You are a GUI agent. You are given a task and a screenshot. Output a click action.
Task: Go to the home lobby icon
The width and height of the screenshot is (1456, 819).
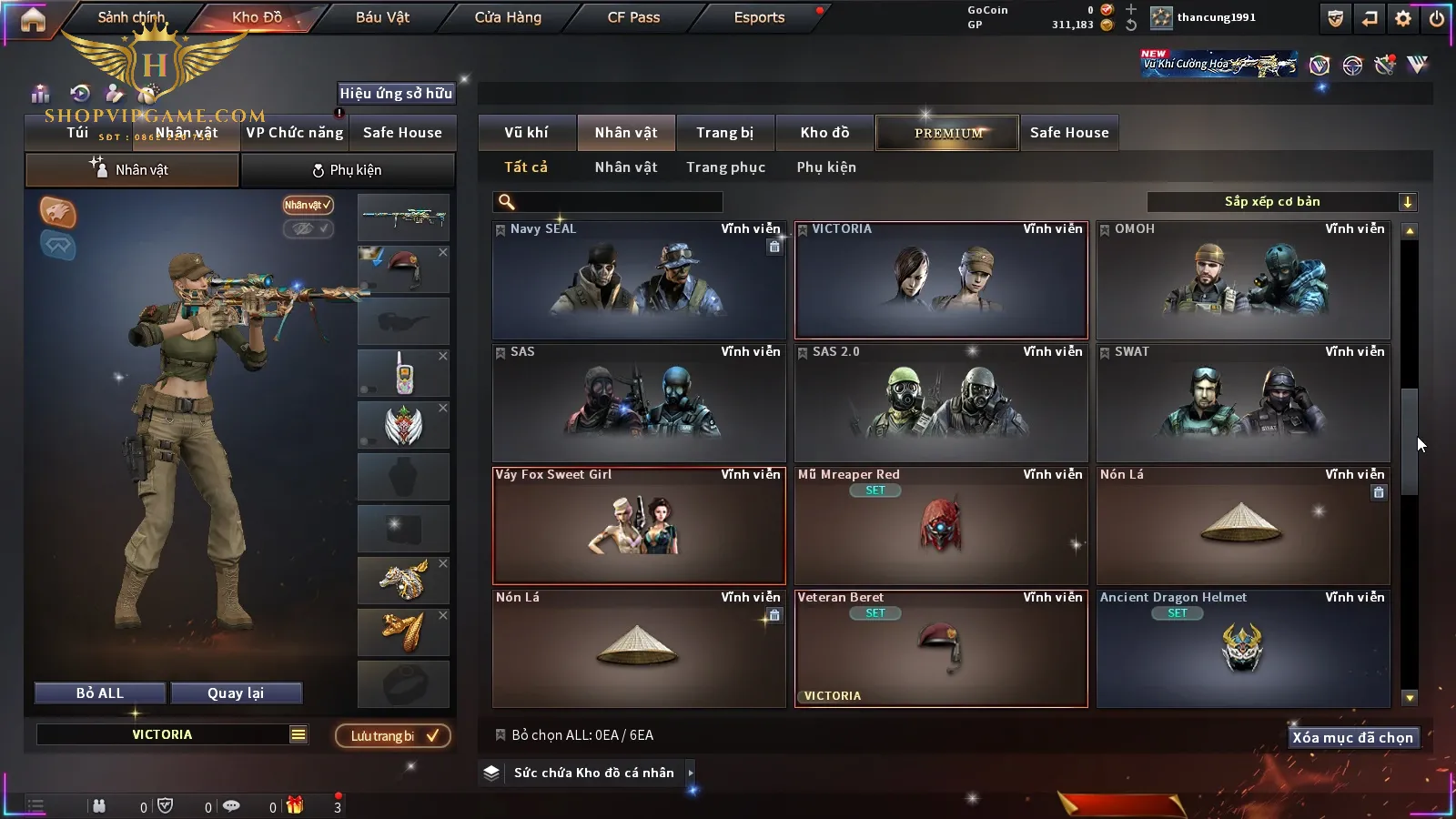33,19
